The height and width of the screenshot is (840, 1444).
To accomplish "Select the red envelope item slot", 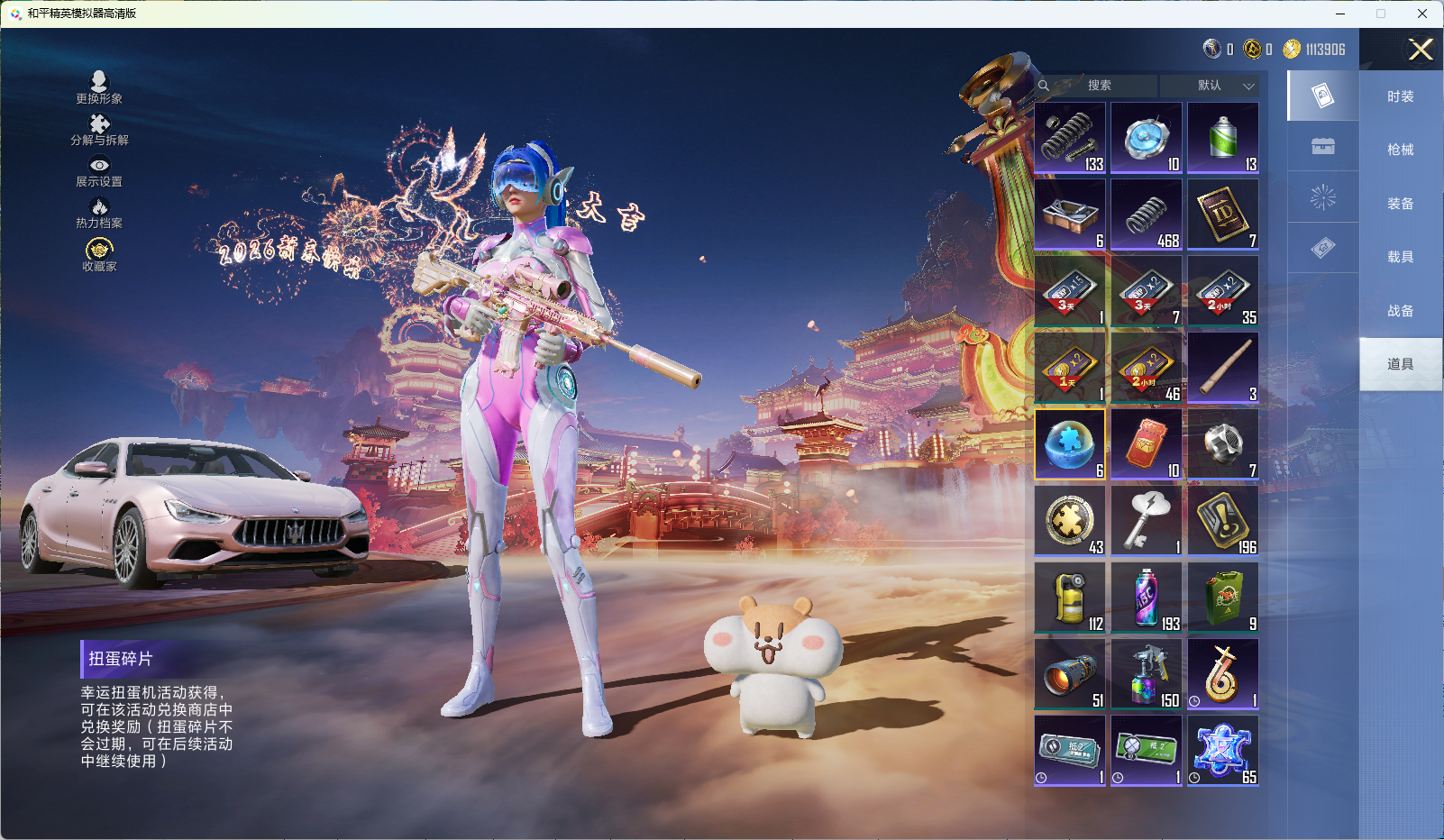I will click(1147, 444).
